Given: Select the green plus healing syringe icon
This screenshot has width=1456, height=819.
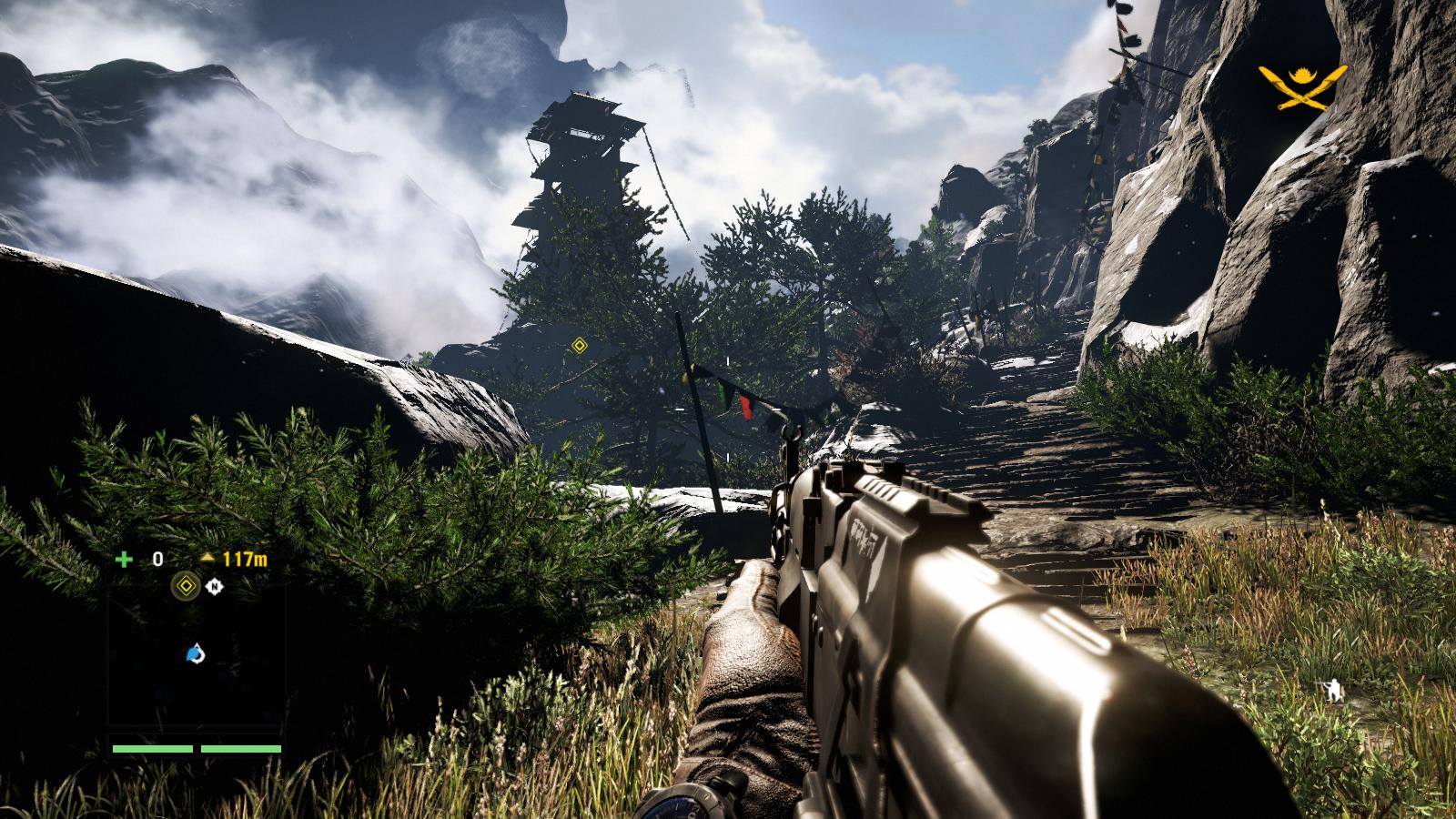Looking at the screenshot, I should (x=123, y=559).
